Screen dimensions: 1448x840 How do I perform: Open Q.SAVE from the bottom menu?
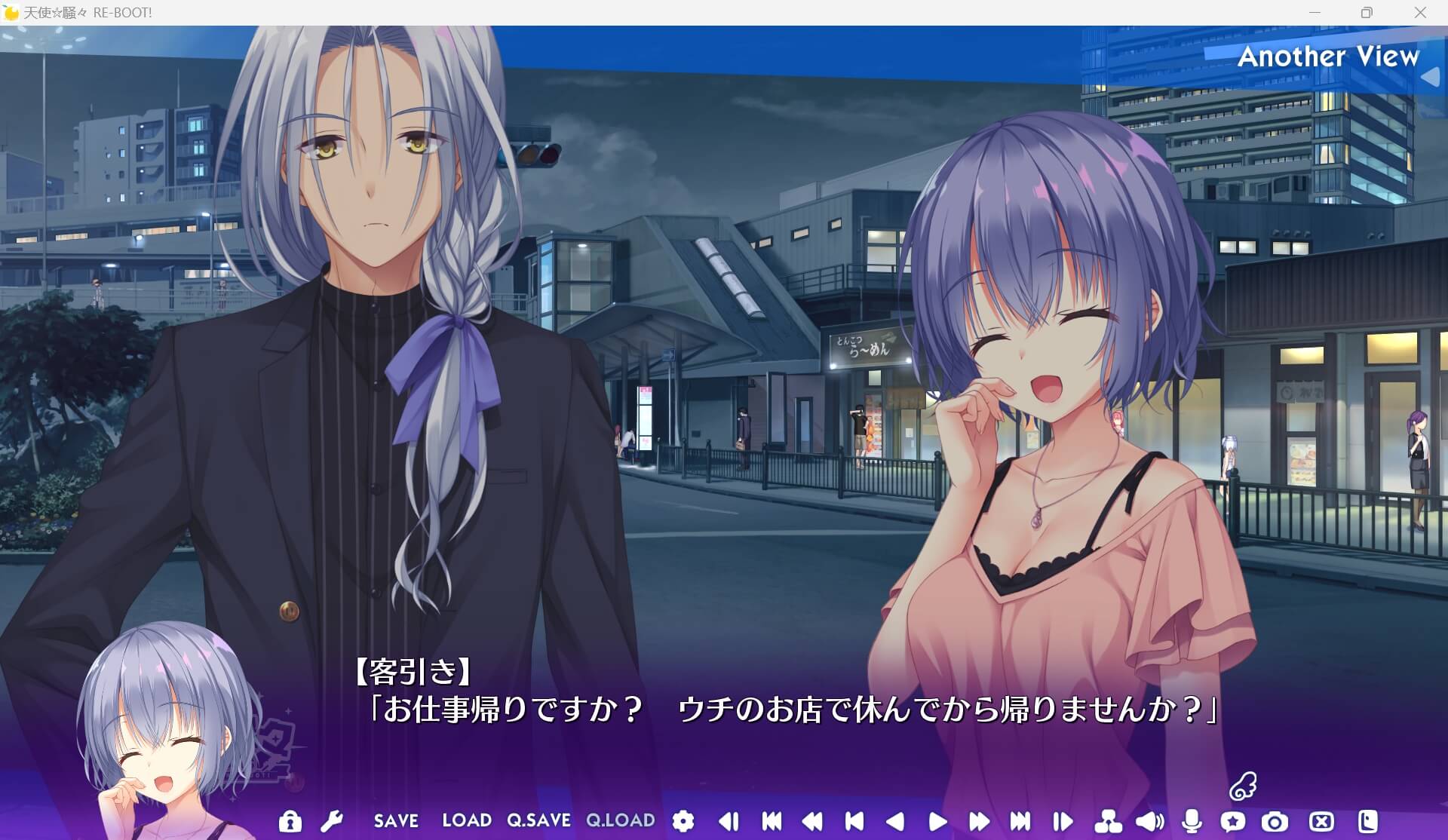(538, 821)
